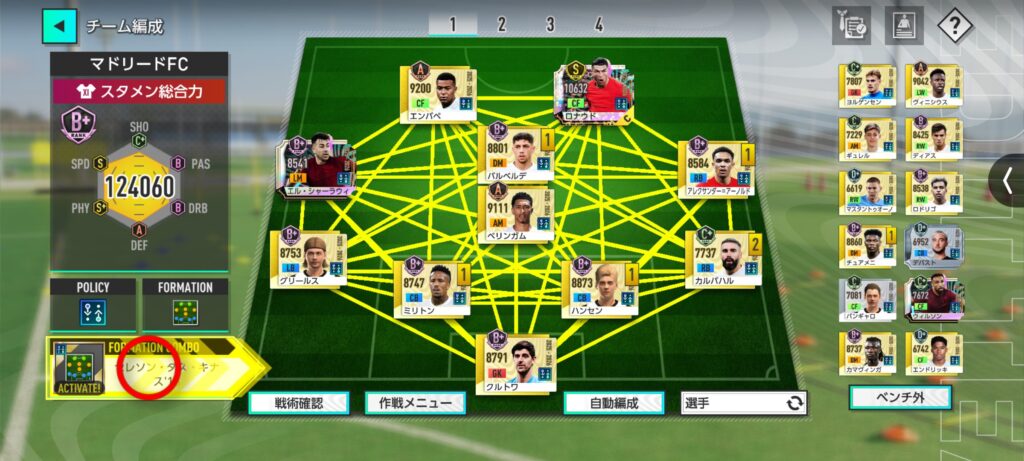
Task: Open the 戦術確認 tactics check
Action: click(x=298, y=403)
